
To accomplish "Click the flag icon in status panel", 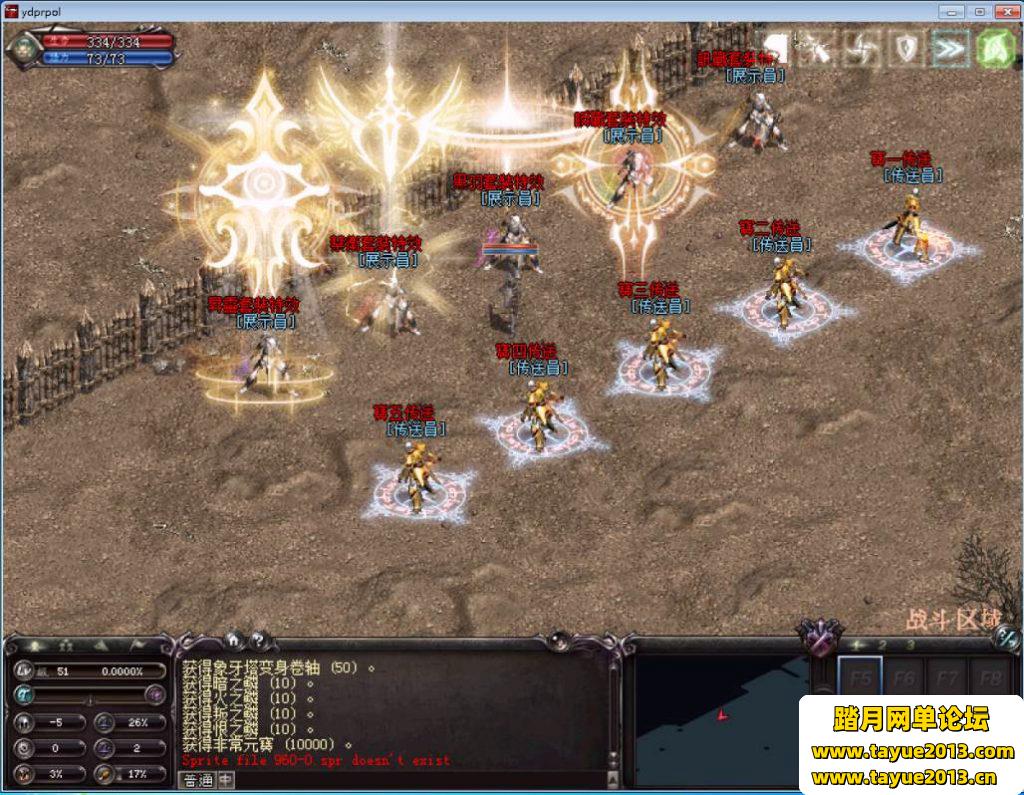I will pyautogui.click(x=136, y=645).
